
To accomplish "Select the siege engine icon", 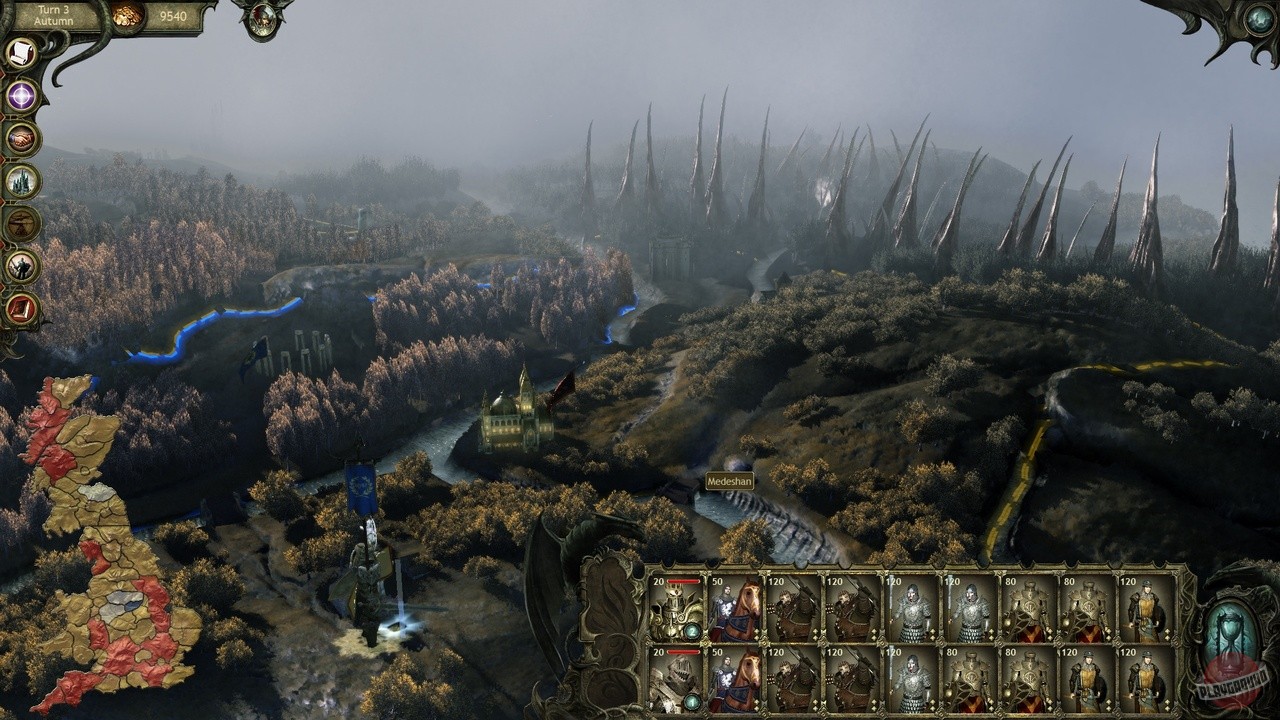I will tap(21, 224).
